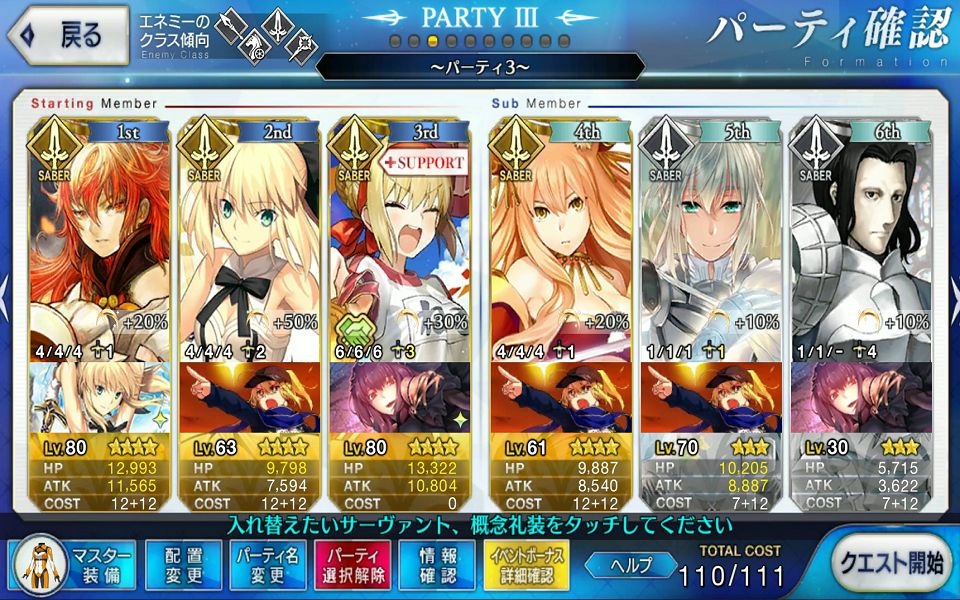Rename party with パーティ名変更
The height and width of the screenshot is (600, 960).
266,564
